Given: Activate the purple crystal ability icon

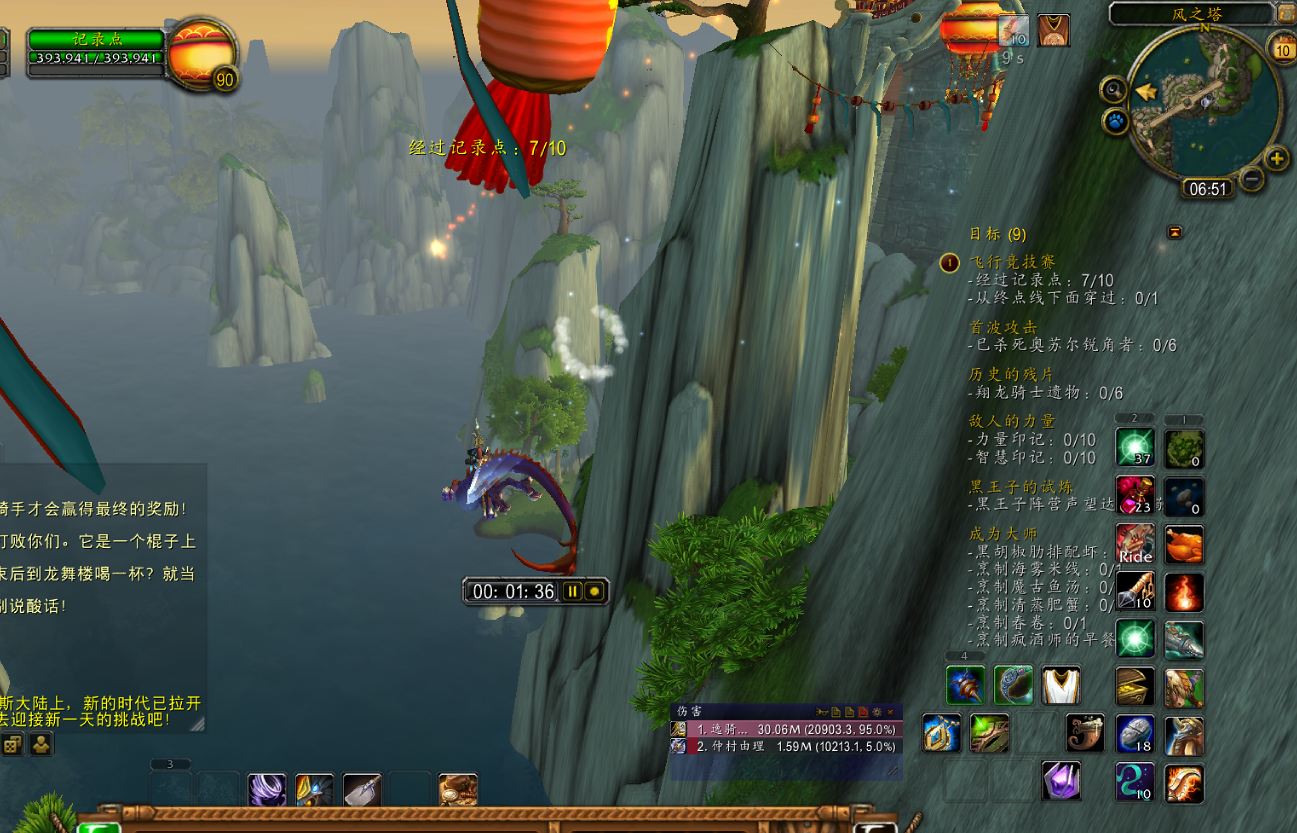Looking at the screenshot, I should [x=1061, y=781].
